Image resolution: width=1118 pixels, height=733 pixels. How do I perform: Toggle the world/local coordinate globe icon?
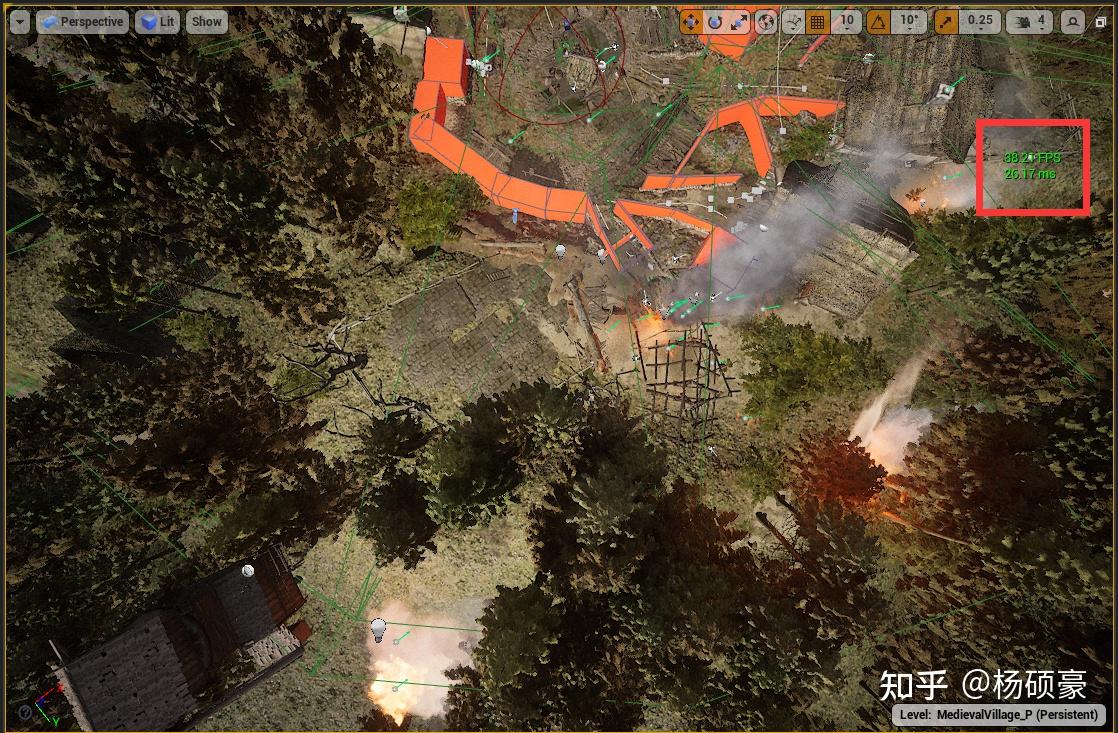coord(767,22)
